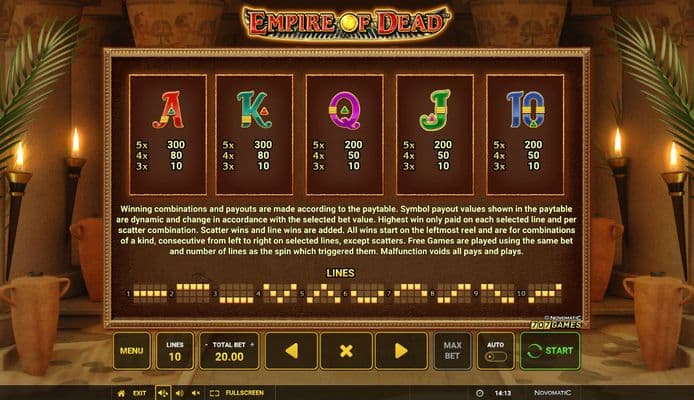
Task: Choose the EXIT option
Action: [x=140, y=393]
